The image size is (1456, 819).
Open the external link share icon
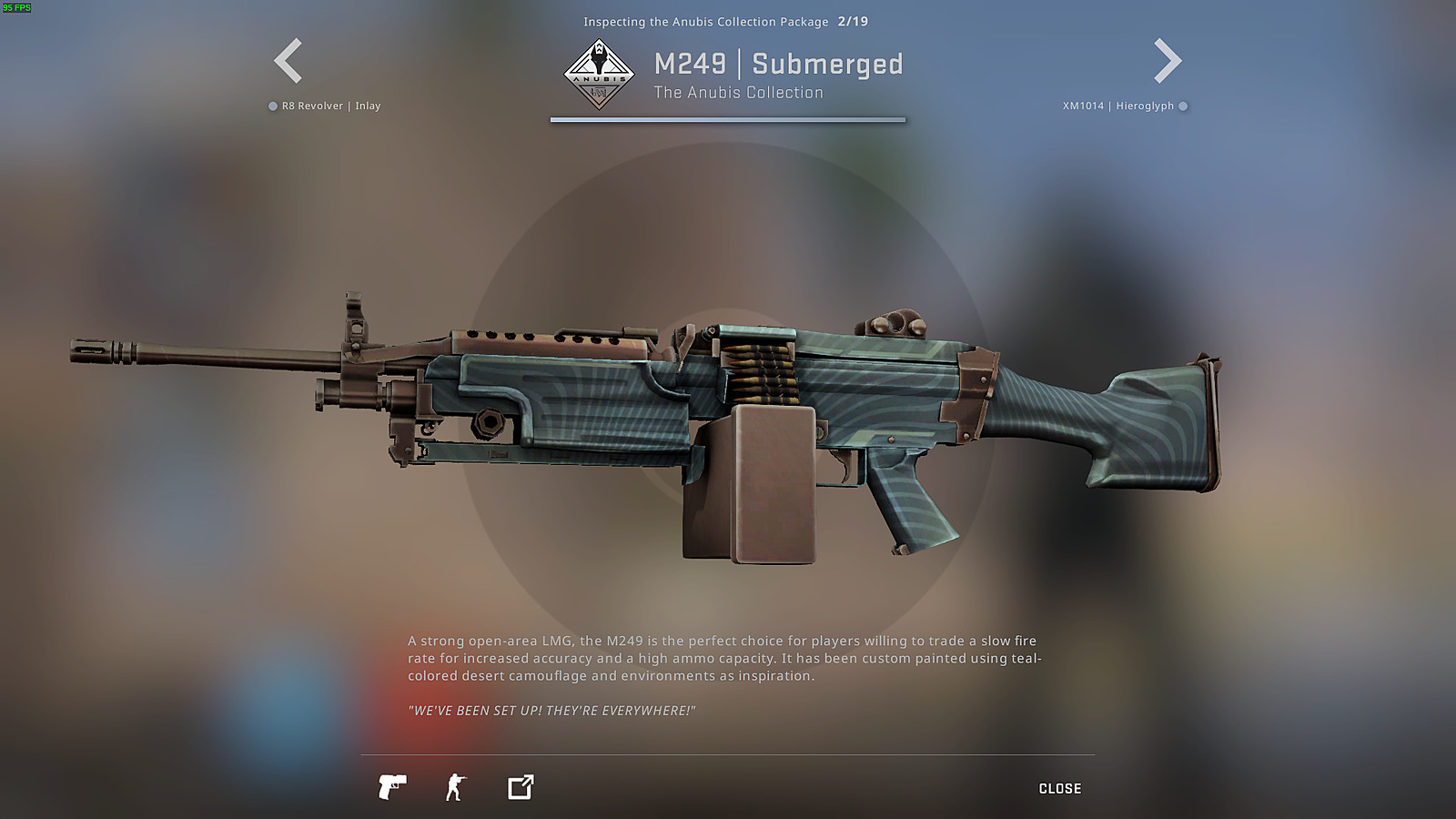pyautogui.click(x=521, y=787)
